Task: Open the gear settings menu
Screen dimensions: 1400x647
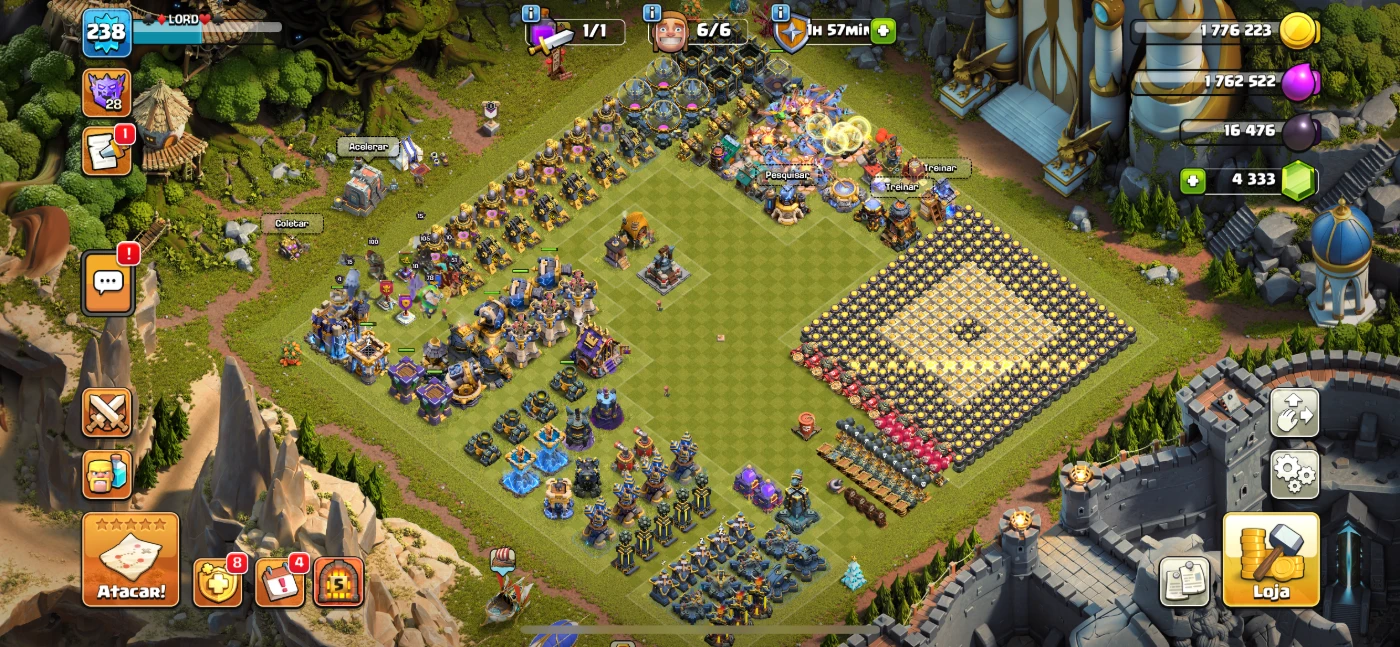Action: (x=1294, y=474)
